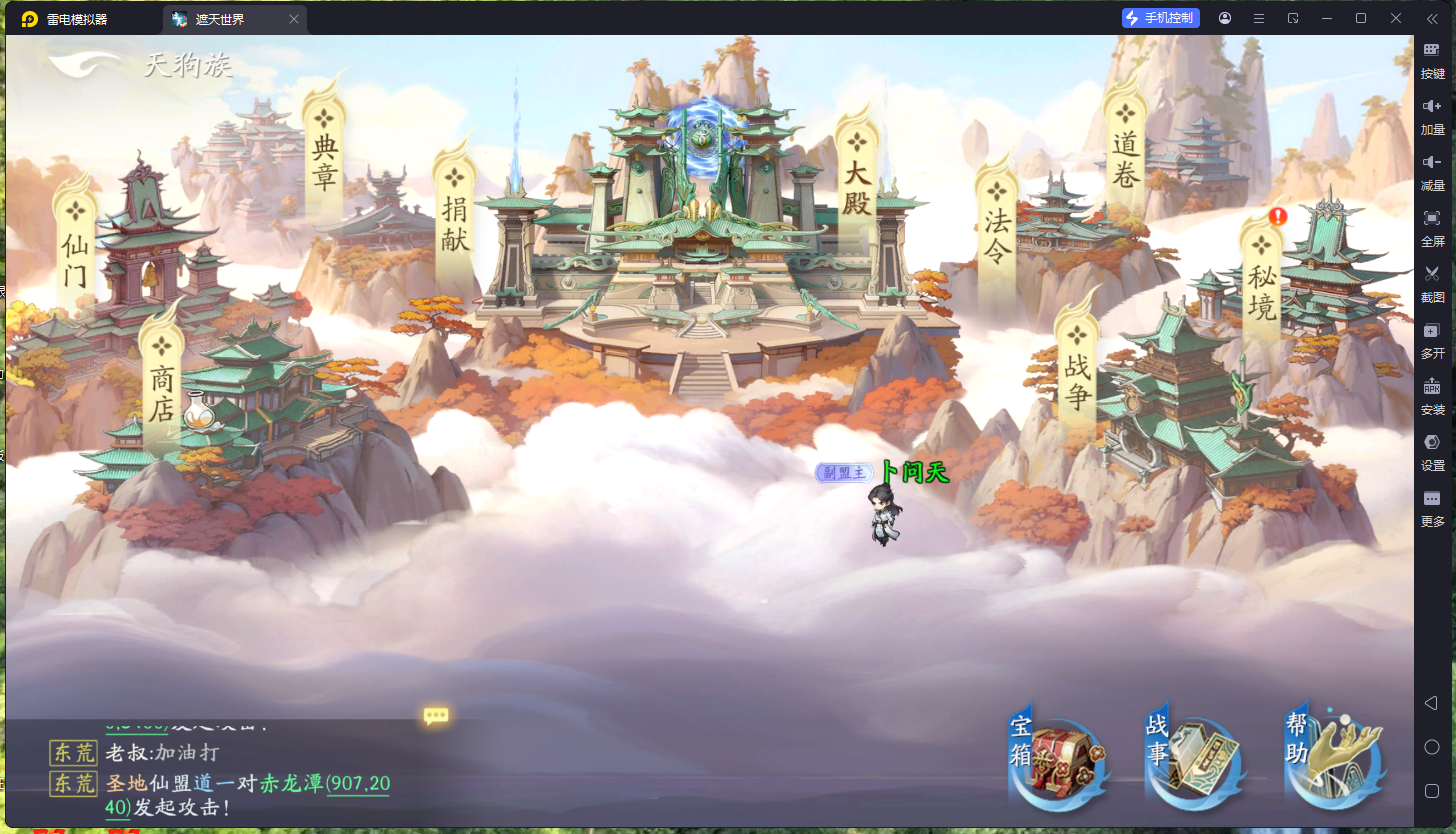The image size is (1456, 834).
Task: Open the 宝箱 treasure chest button
Action: [x=1060, y=757]
